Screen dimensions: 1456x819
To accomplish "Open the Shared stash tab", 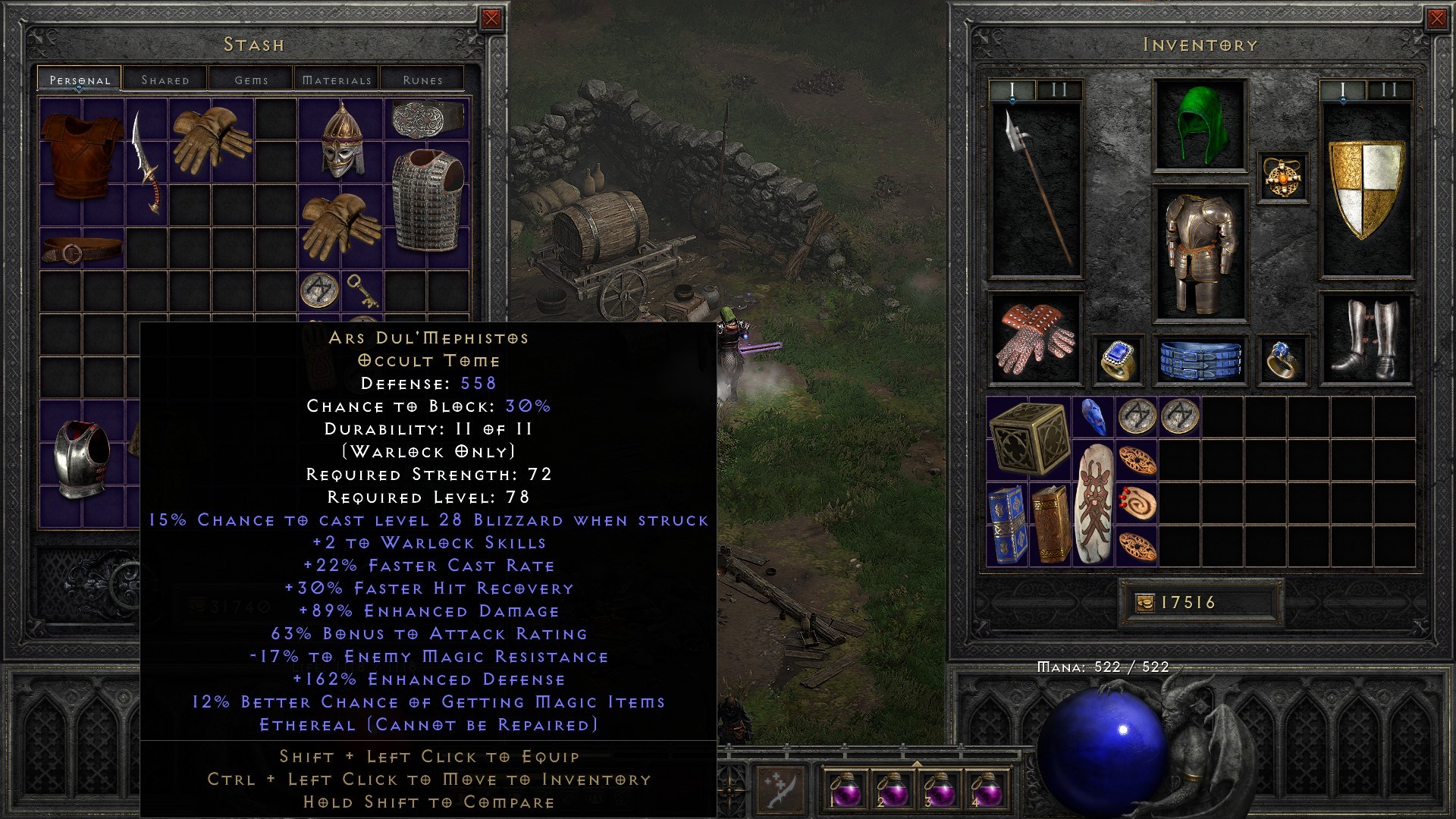I will click(164, 79).
